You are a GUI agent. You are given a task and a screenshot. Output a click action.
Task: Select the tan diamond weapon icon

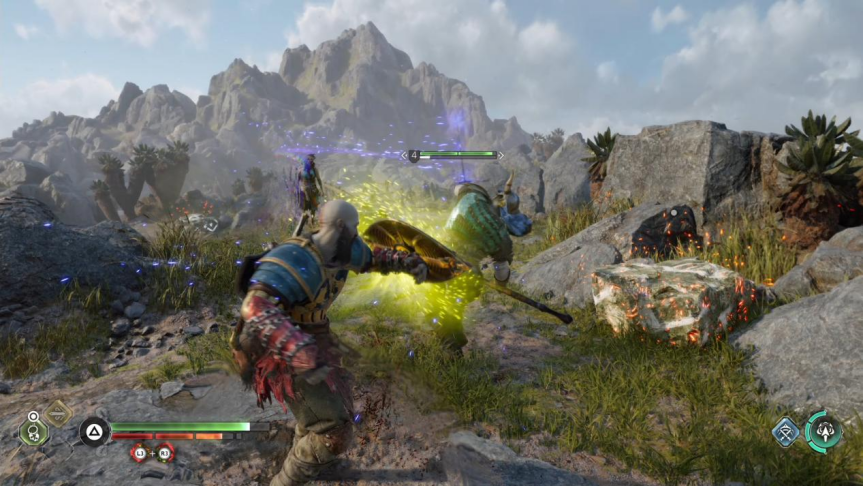pyautogui.click(x=57, y=411)
